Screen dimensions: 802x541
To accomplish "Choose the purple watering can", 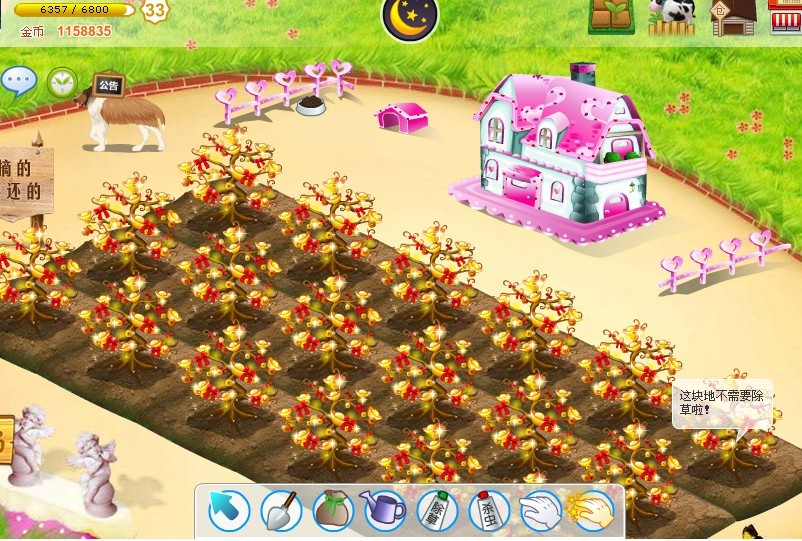I will click(x=385, y=511).
